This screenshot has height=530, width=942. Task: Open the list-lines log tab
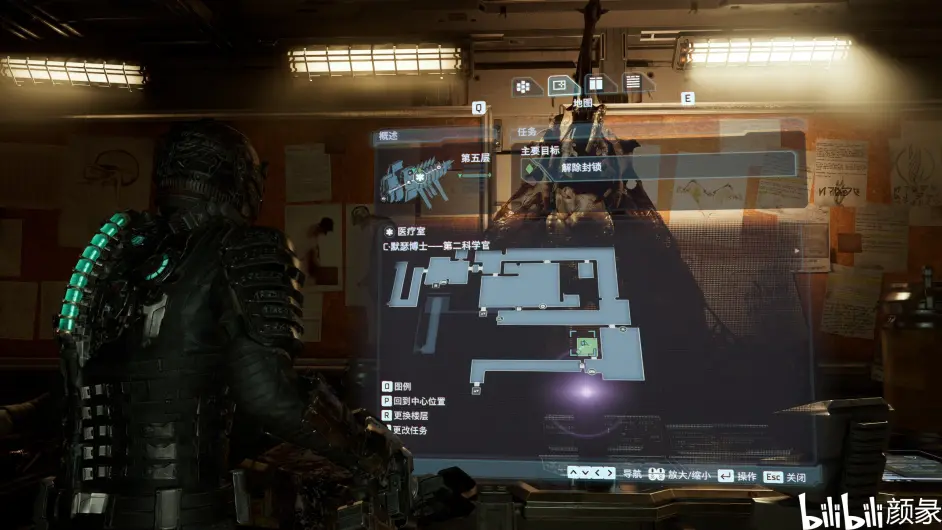(x=632, y=82)
